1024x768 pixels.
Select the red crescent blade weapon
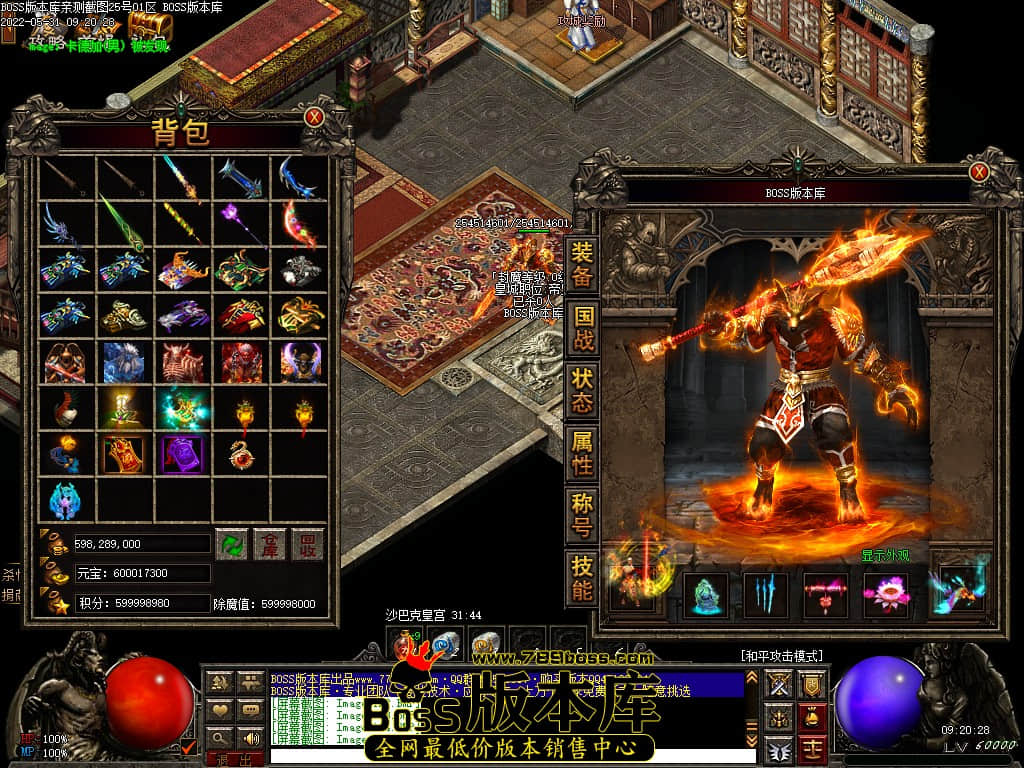[299, 222]
